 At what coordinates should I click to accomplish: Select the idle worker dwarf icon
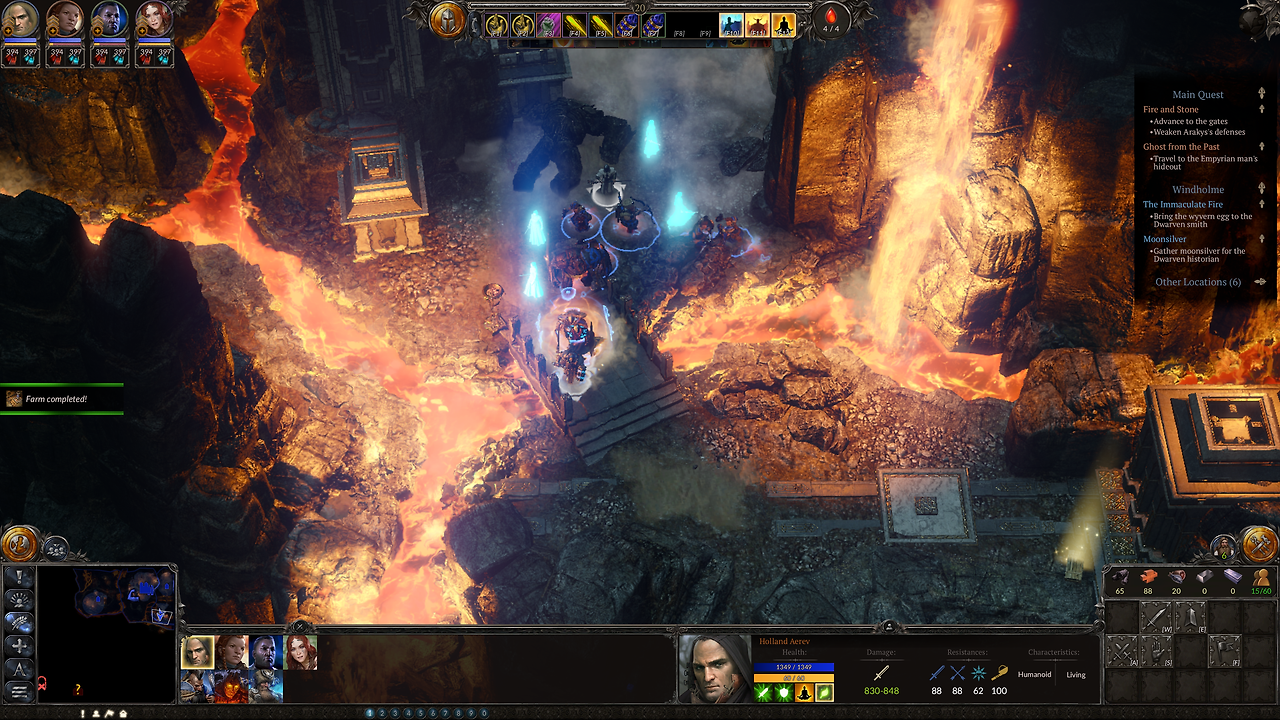coord(1223,546)
